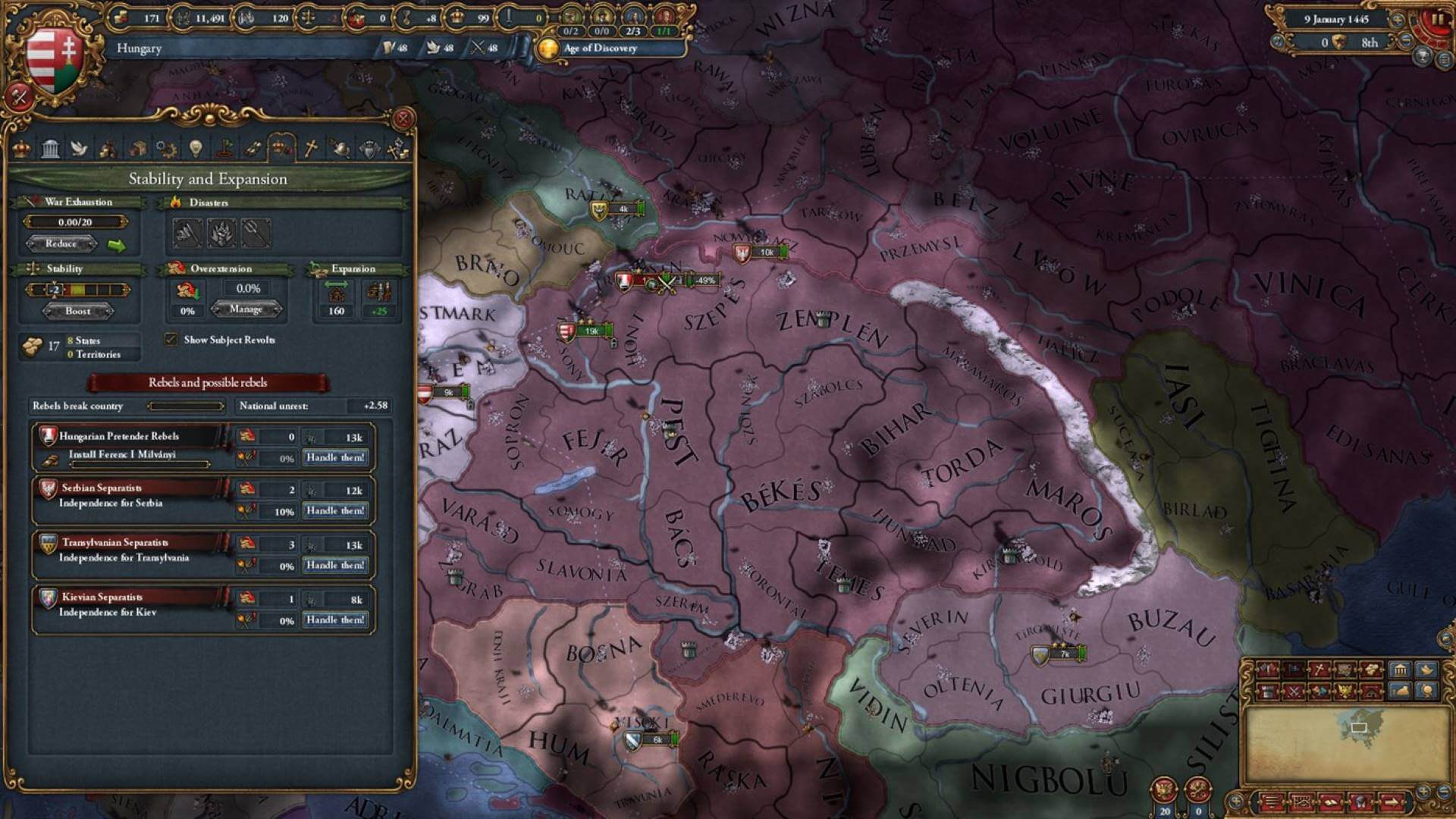Select the diplomacy dove icon
The height and width of the screenshot is (819, 1456).
coord(80,148)
